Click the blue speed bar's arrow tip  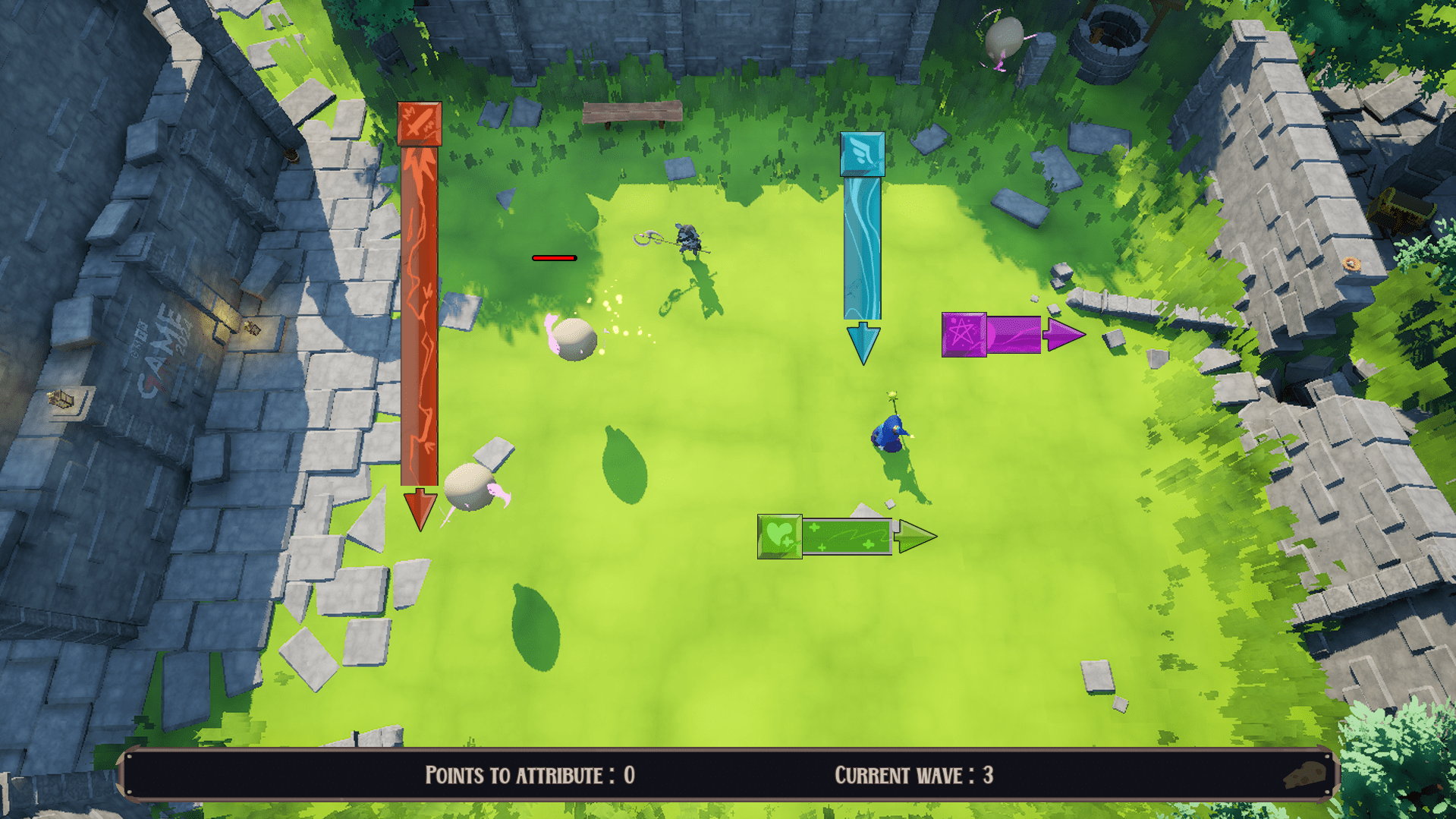pos(863,344)
